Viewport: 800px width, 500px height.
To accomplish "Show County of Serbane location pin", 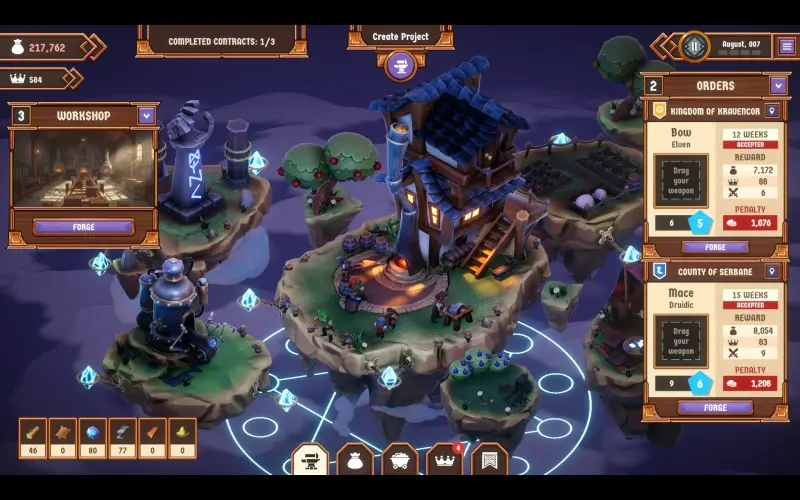I will point(772,270).
